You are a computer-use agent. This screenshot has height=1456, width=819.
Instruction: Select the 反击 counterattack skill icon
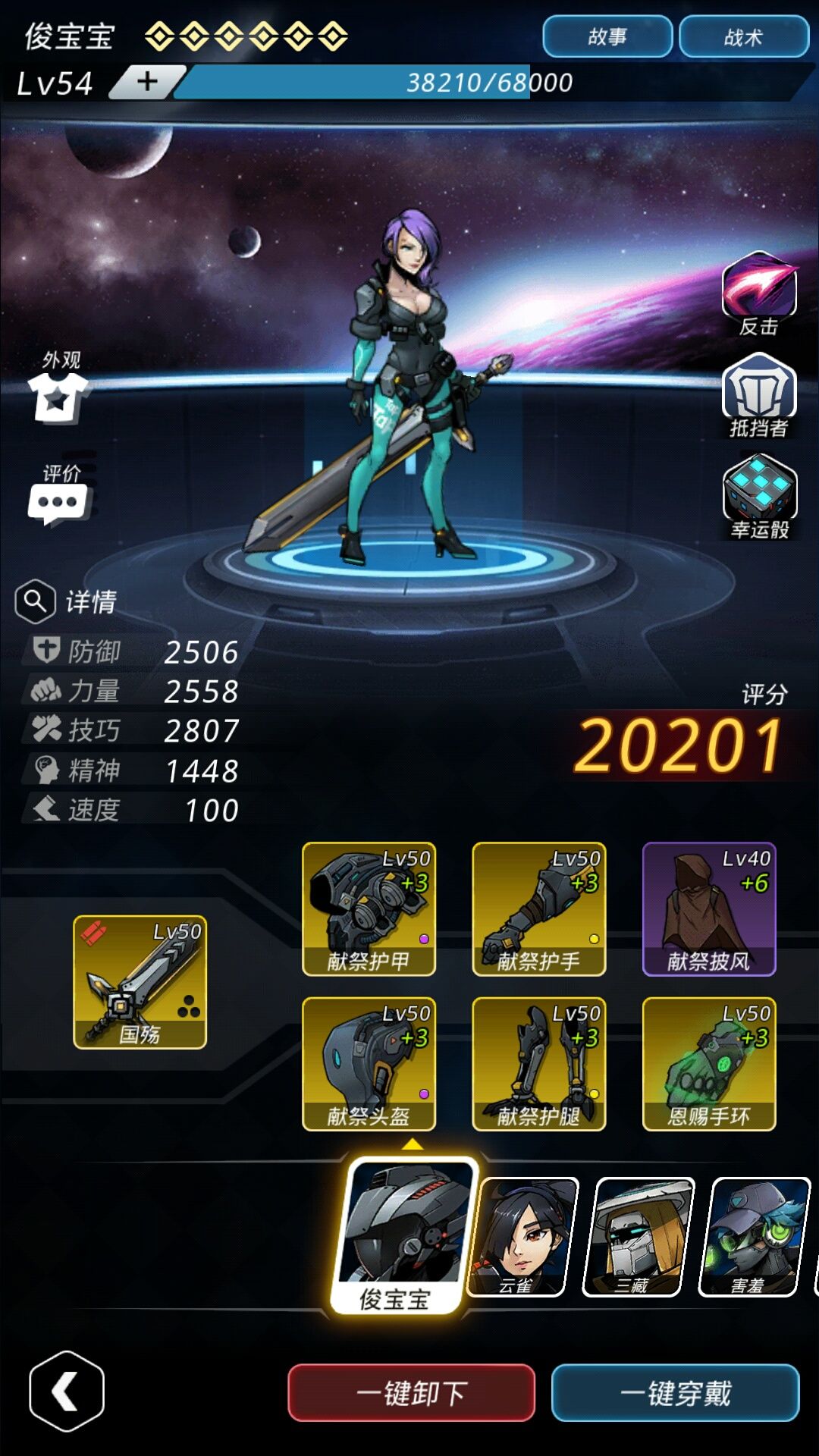[x=759, y=287]
